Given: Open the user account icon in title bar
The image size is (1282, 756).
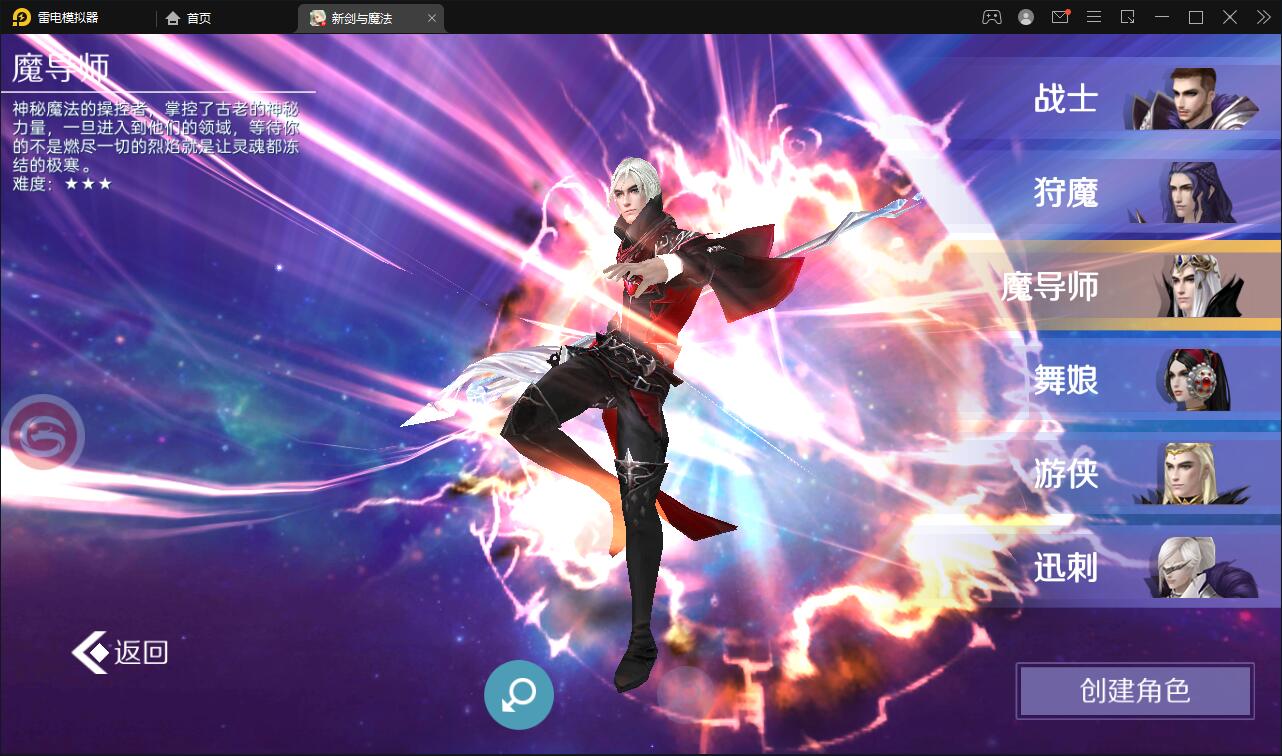Looking at the screenshot, I should point(1025,17).
